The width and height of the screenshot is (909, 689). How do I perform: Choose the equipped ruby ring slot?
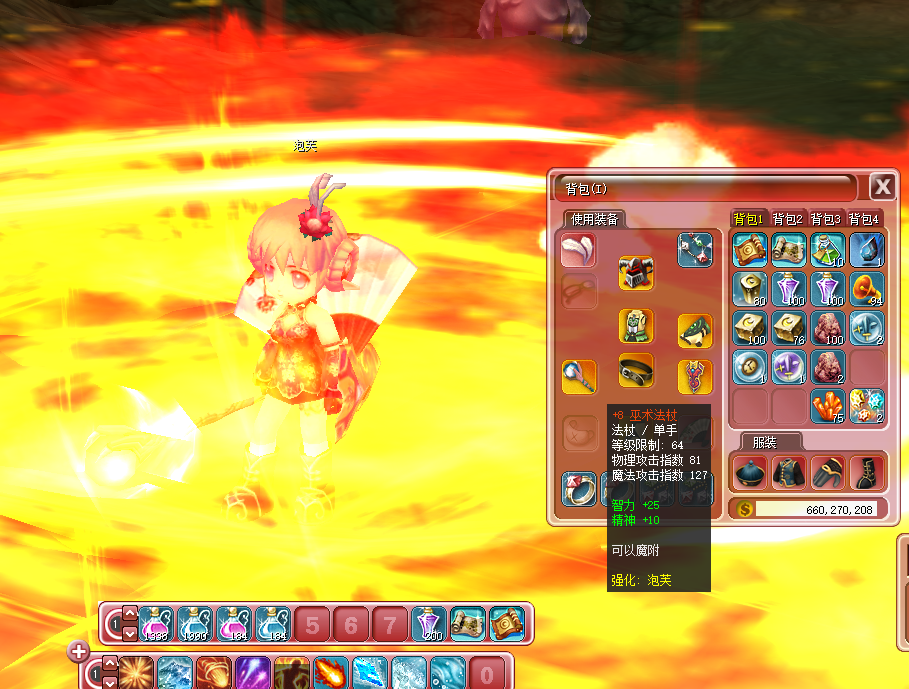click(578, 488)
